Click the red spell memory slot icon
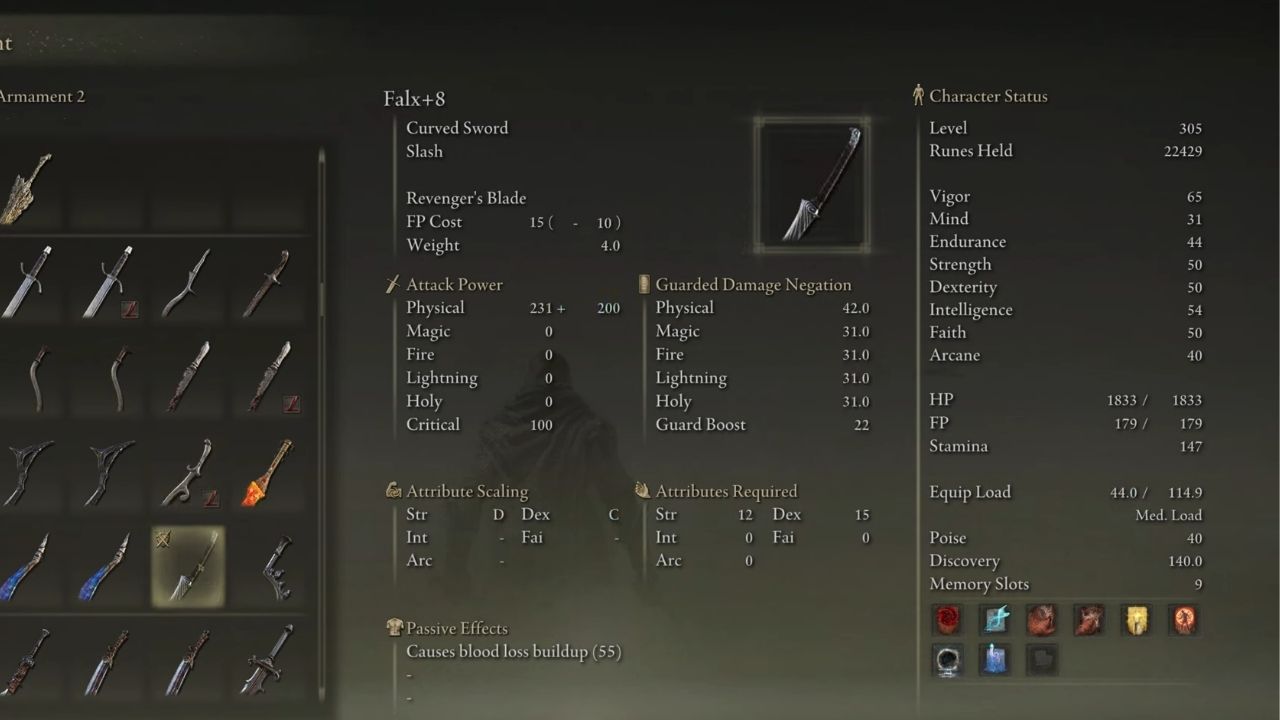This screenshot has height=720, width=1280. pos(947,620)
